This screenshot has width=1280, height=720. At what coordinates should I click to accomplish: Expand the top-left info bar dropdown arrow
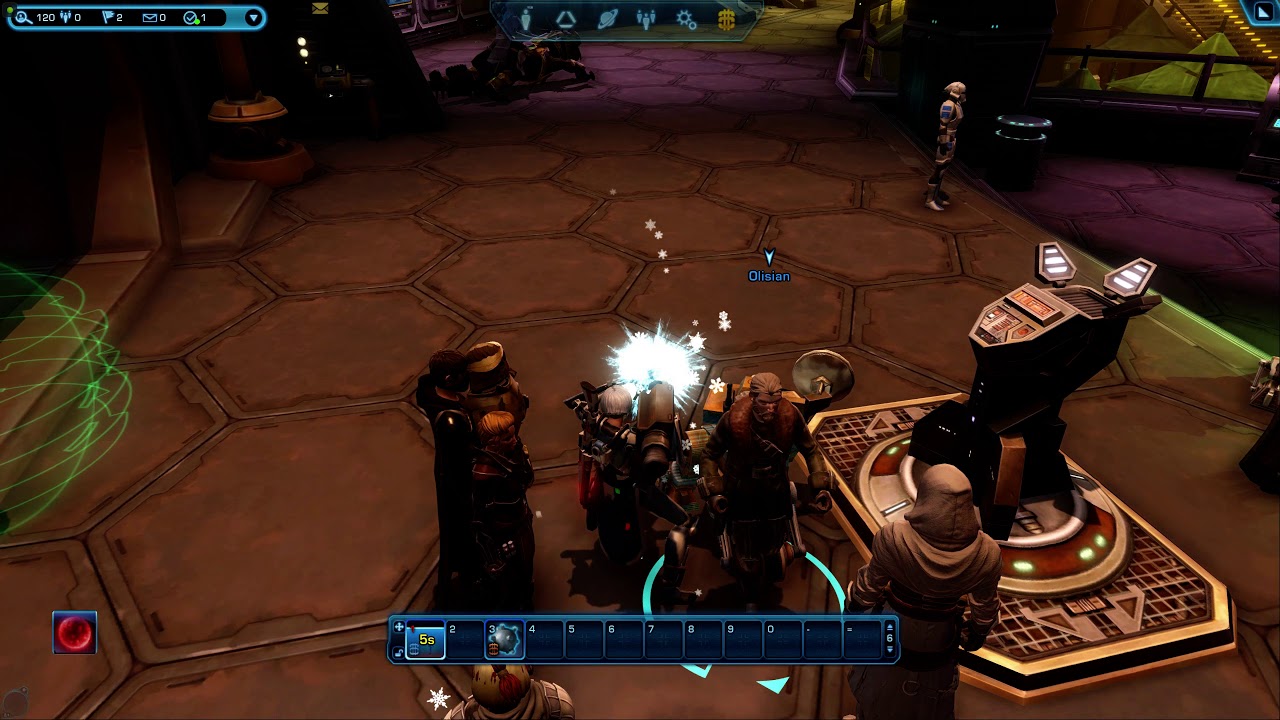[x=253, y=18]
